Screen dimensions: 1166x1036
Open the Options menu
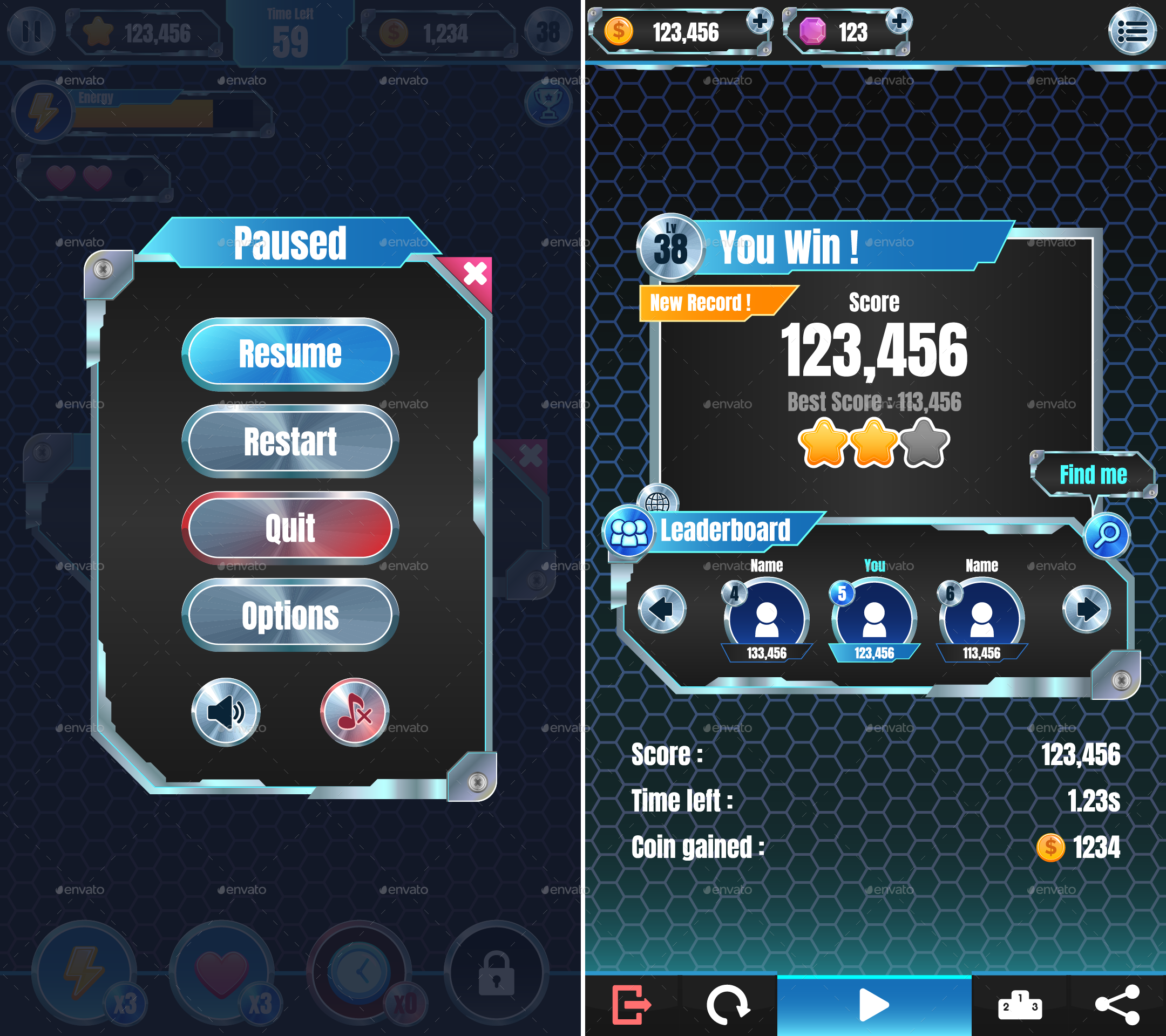tap(290, 615)
